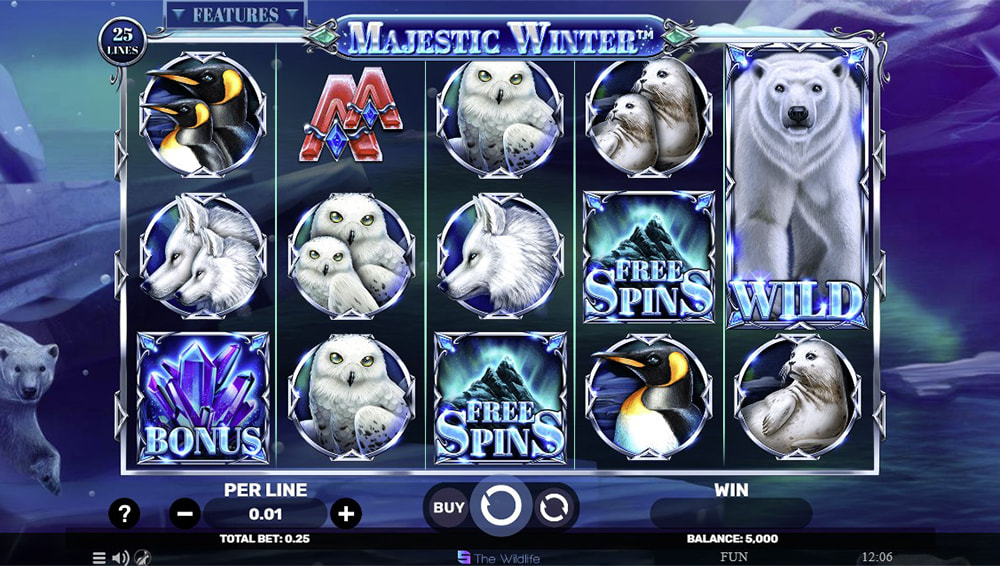Increase the per line bet
Image resolution: width=1000 pixels, height=566 pixels.
click(x=346, y=514)
